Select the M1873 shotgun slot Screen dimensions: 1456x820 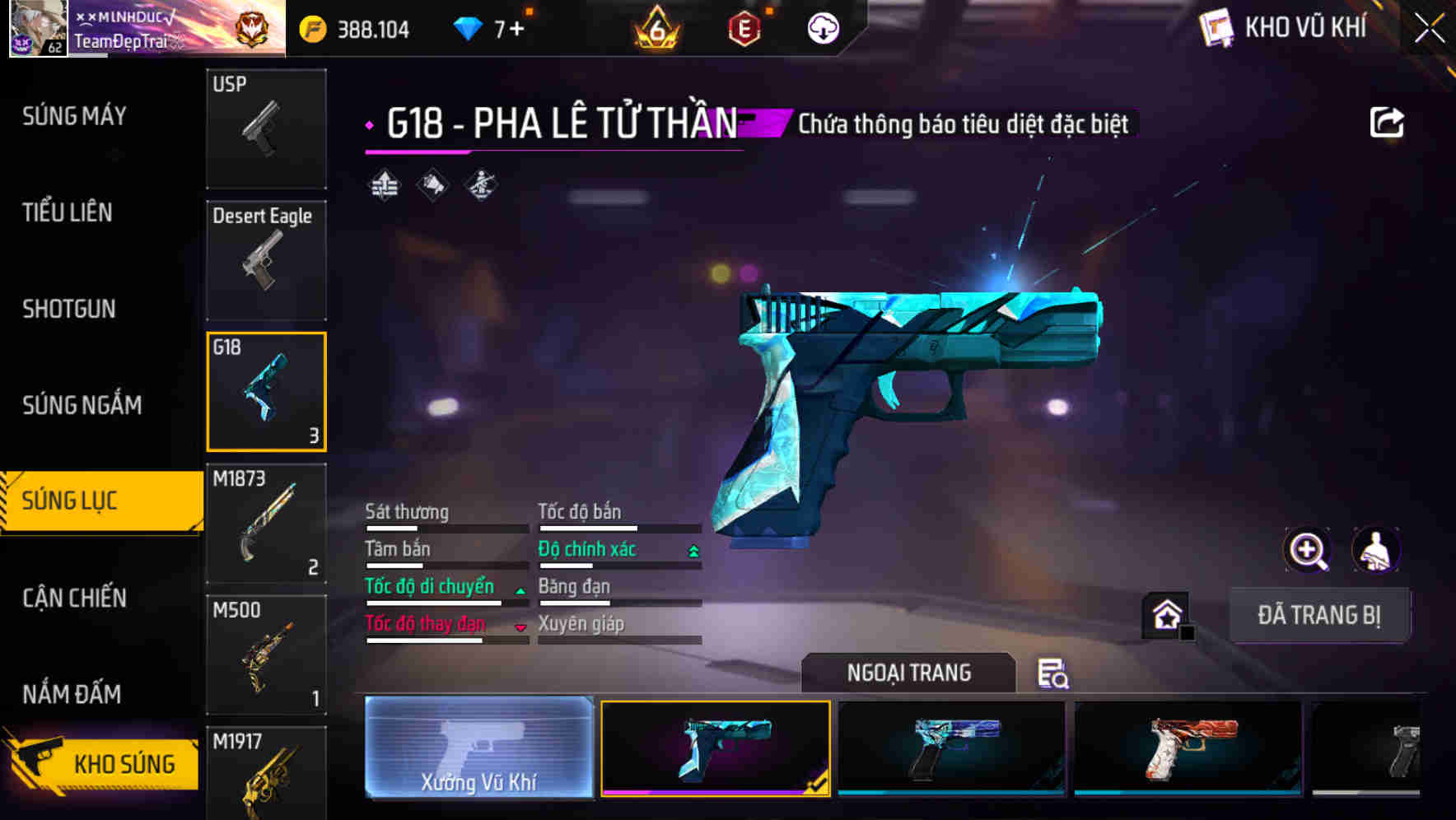(266, 523)
